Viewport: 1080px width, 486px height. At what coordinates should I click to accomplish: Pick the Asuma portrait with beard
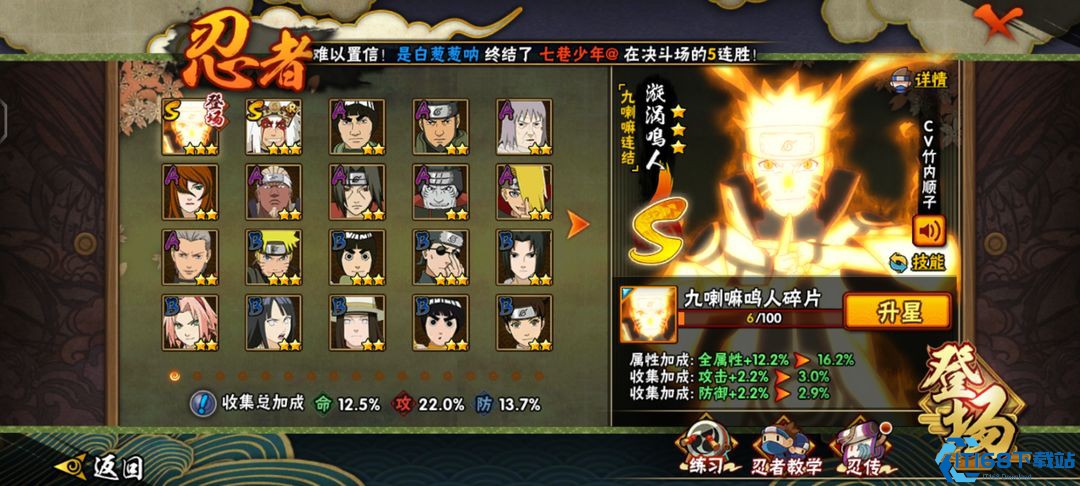(442, 127)
